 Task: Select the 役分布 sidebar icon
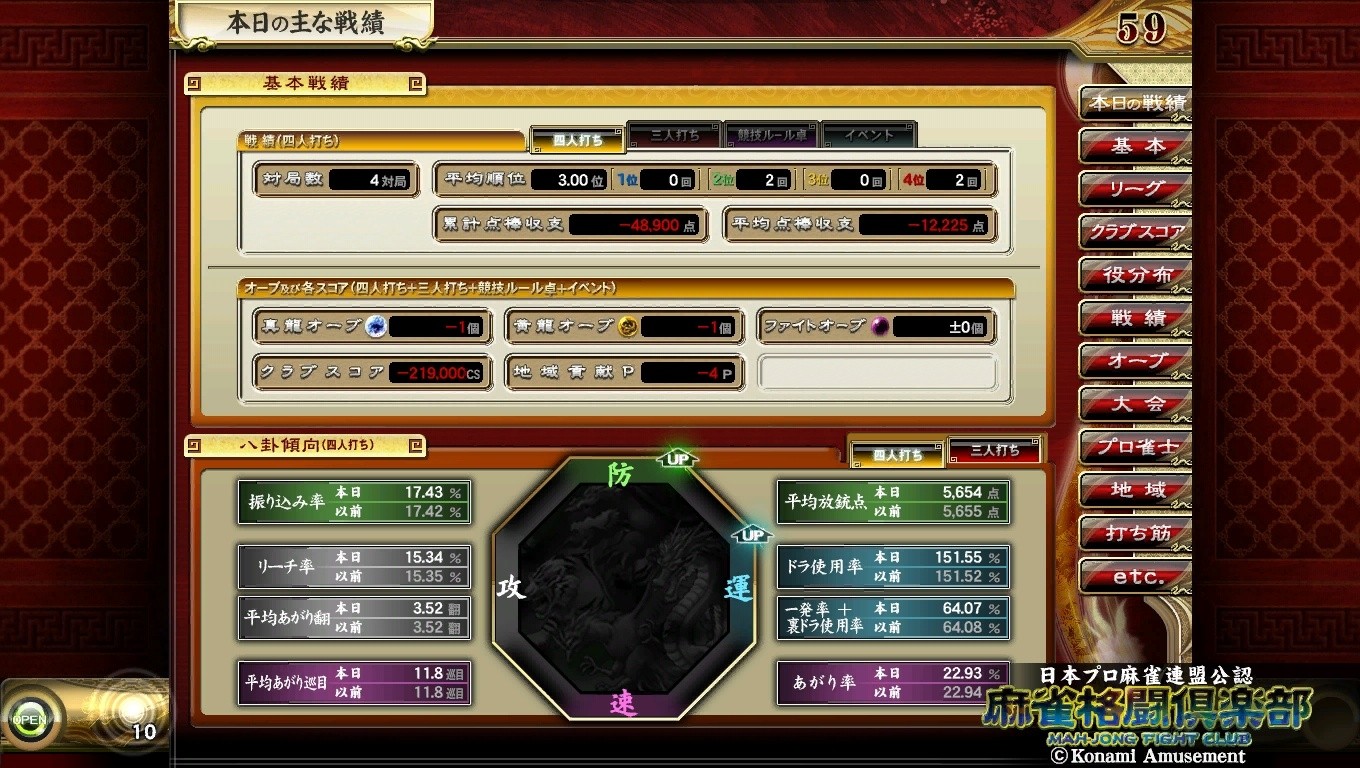(x=1135, y=275)
